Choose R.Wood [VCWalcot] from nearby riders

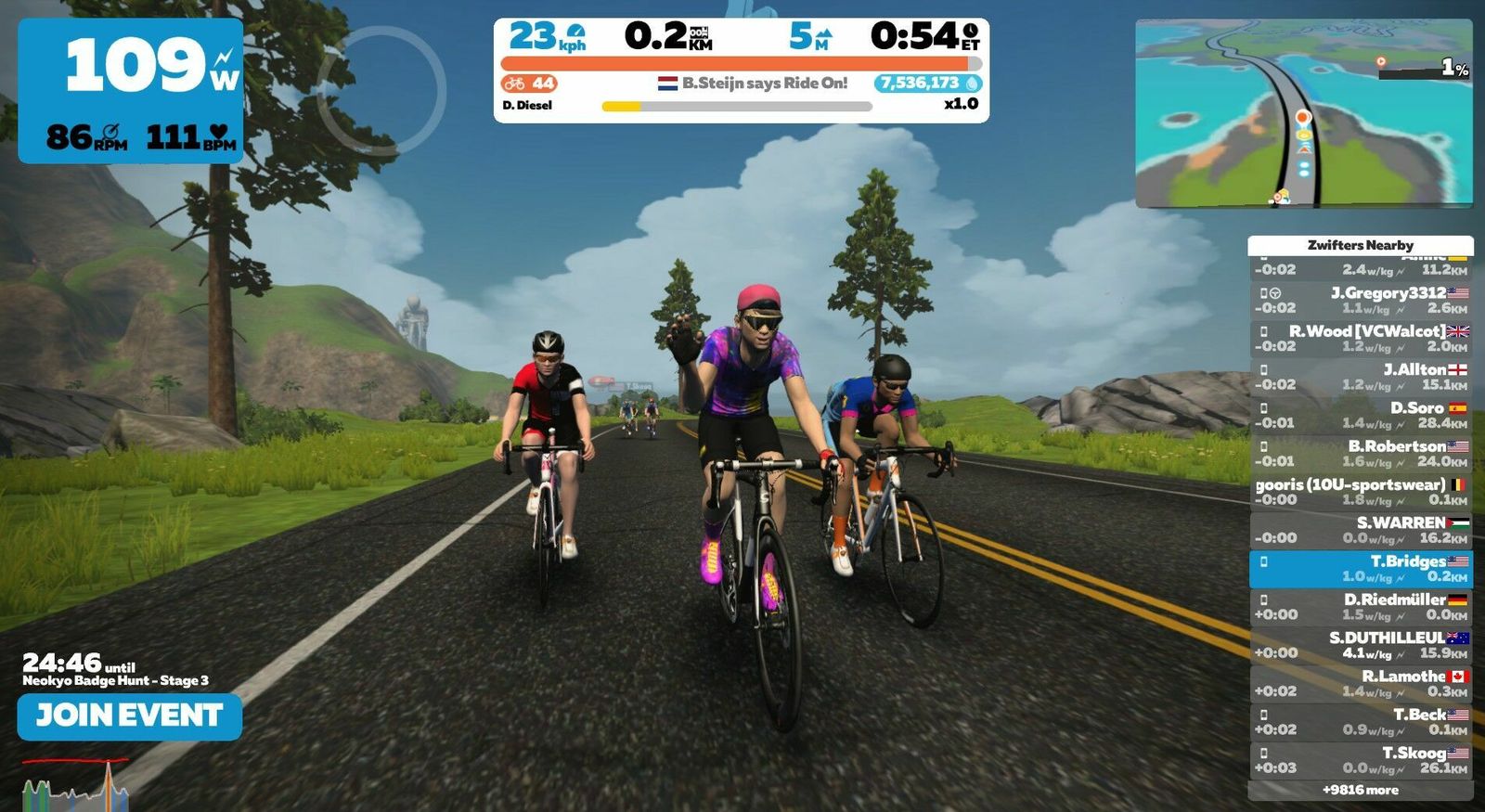[x=1360, y=338]
